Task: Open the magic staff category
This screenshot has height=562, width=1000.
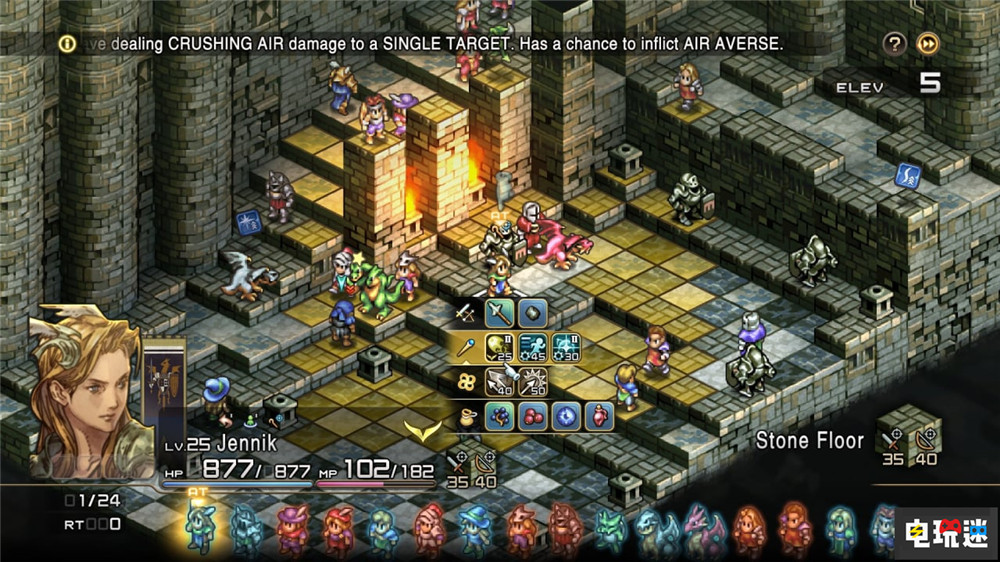Action: coord(465,349)
